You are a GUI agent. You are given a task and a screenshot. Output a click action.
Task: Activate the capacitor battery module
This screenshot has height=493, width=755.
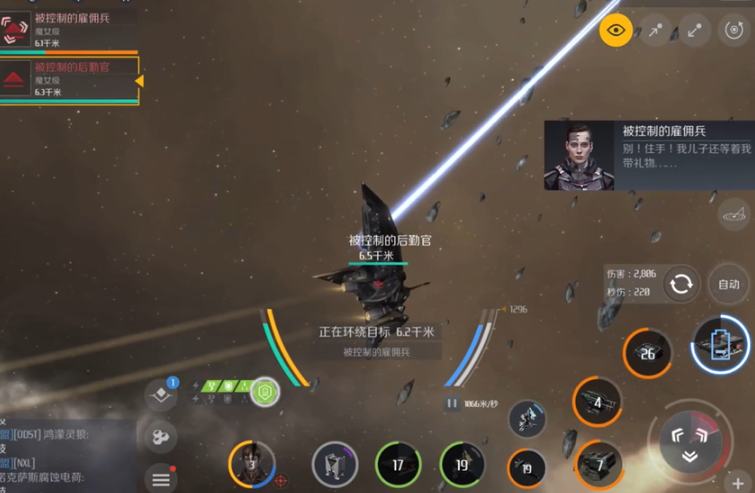720,347
